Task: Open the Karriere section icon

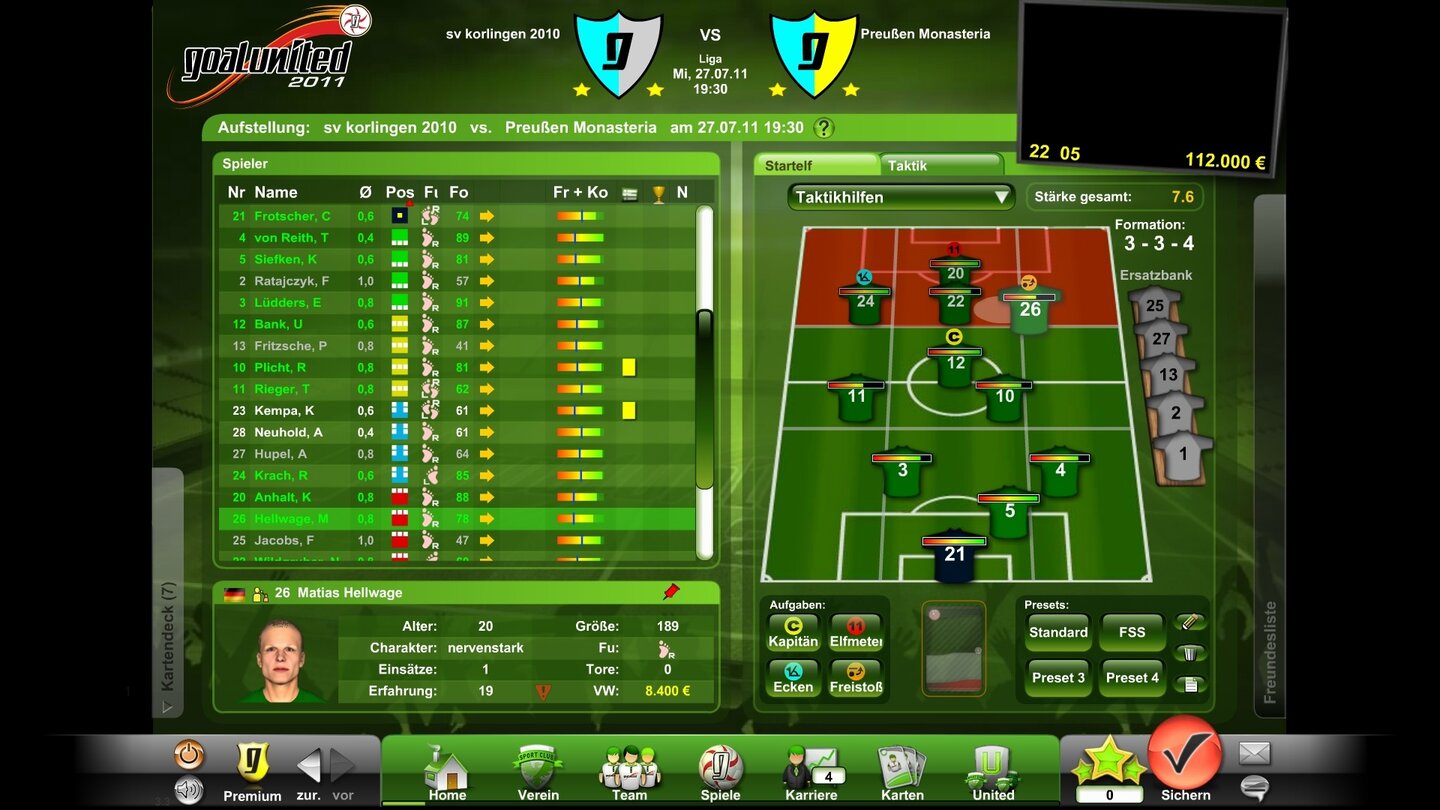Action: 810,765
